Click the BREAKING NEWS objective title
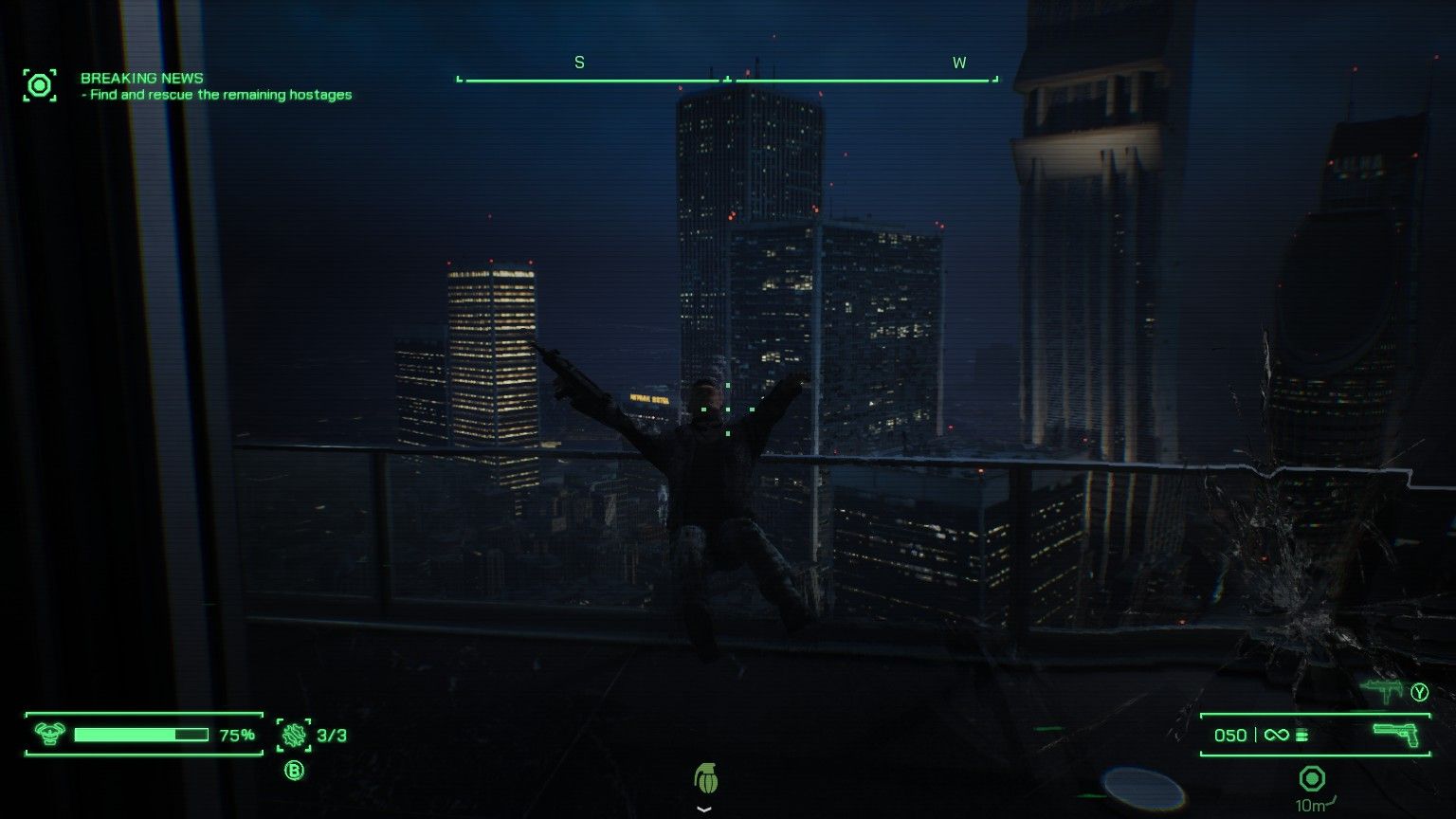The height and width of the screenshot is (819, 1456). pyautogui.click(x=142, y=78)
